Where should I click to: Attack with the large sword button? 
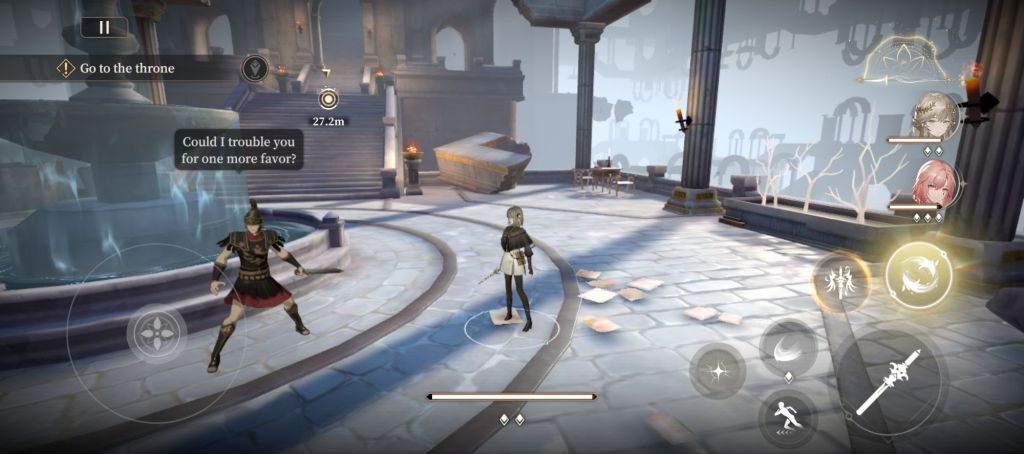pyautogui.click(x=890, y=383)
